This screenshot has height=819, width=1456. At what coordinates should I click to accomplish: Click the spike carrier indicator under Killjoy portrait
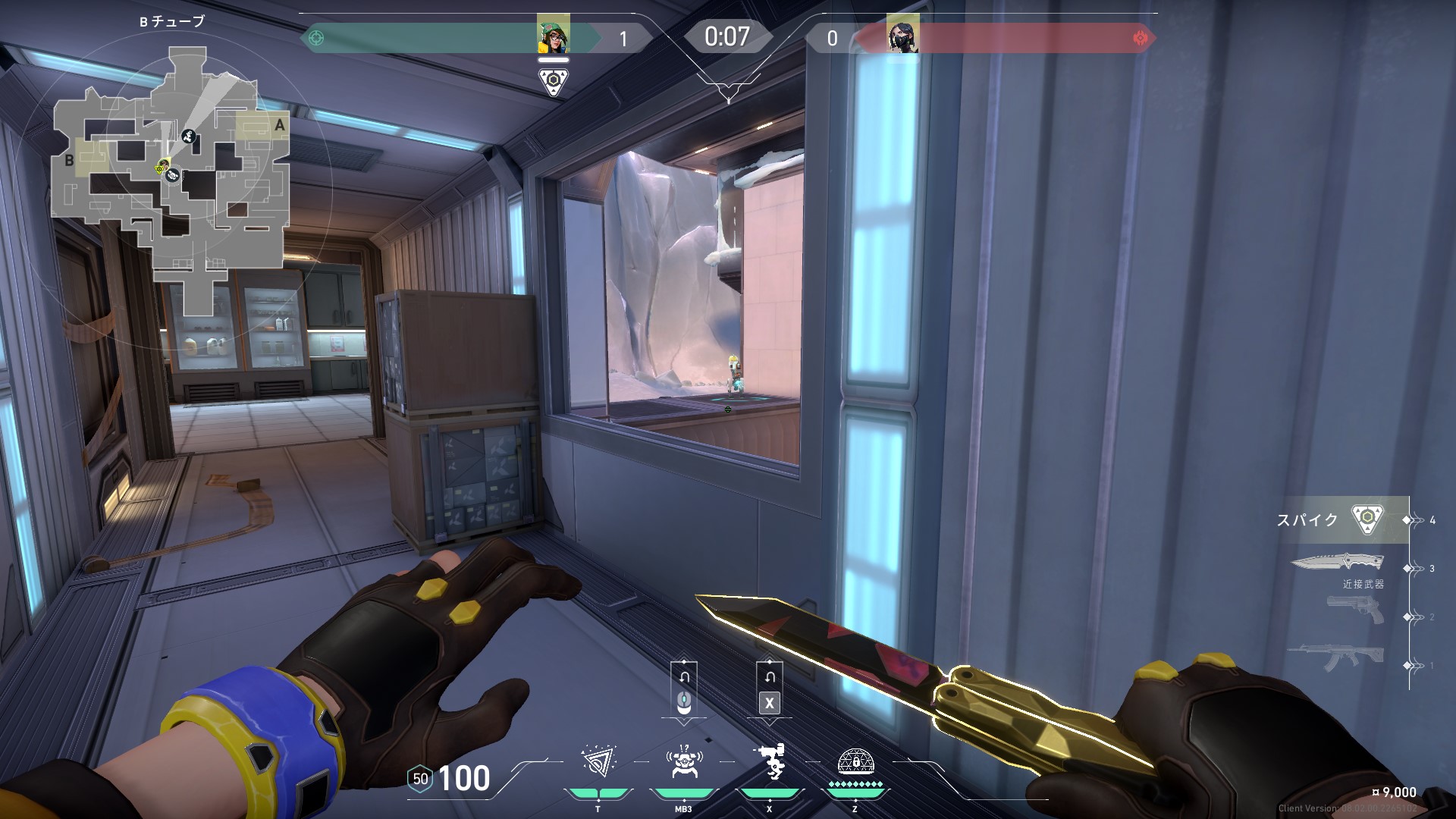click(x=554, y=81)
